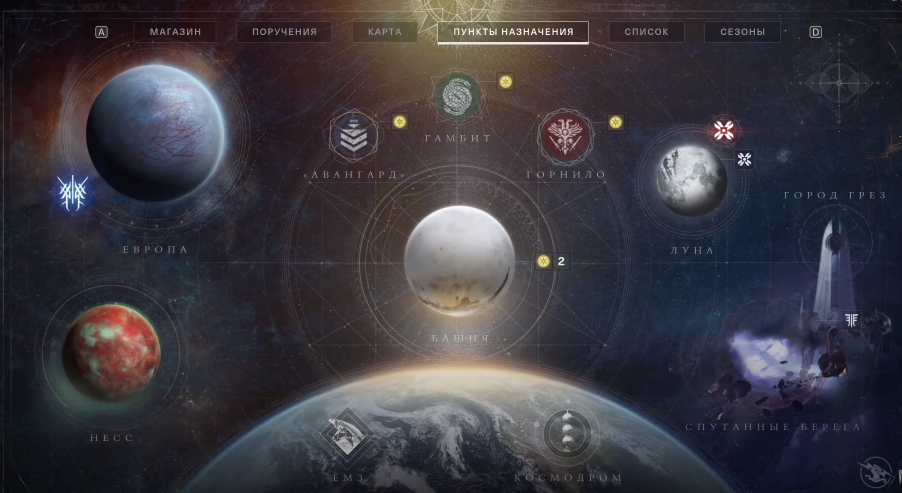Select the Европа planet destination
The width and height of the screenshot is (902, 493).
pos(155,133)
